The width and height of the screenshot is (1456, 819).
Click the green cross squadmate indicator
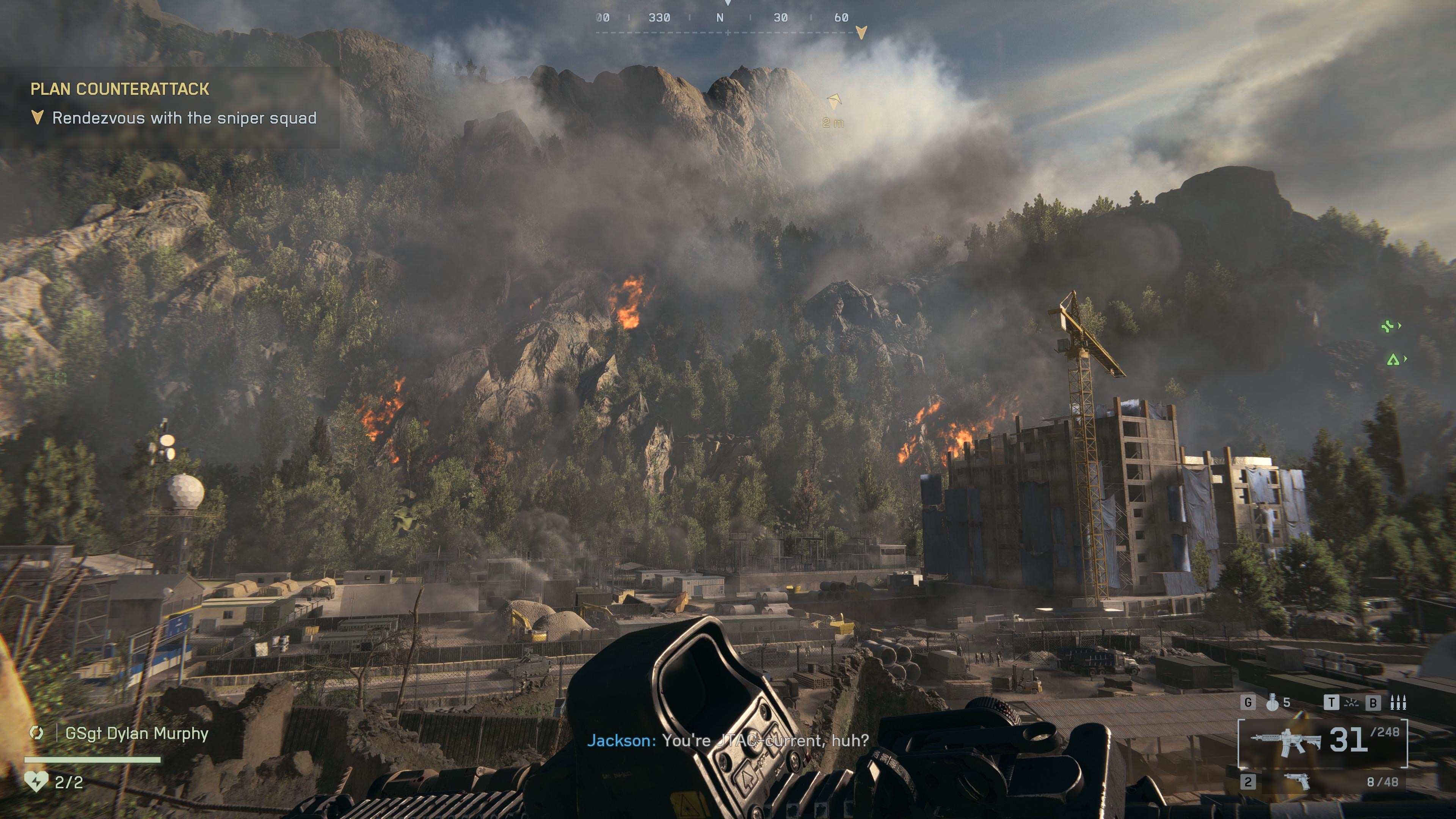click(1388, 326)
